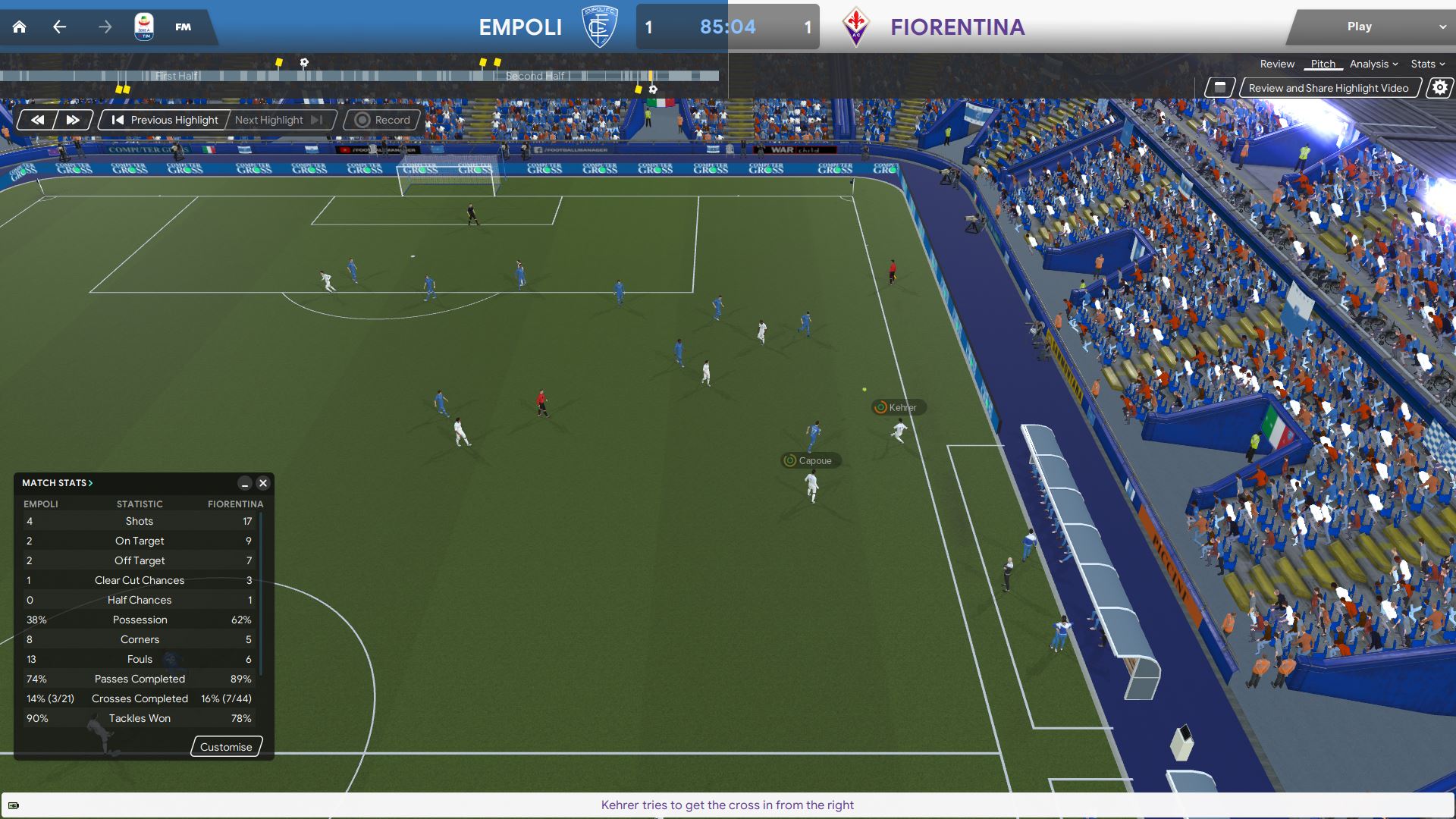
Task: Select the Kehrer player label
Action: [899, 407]
